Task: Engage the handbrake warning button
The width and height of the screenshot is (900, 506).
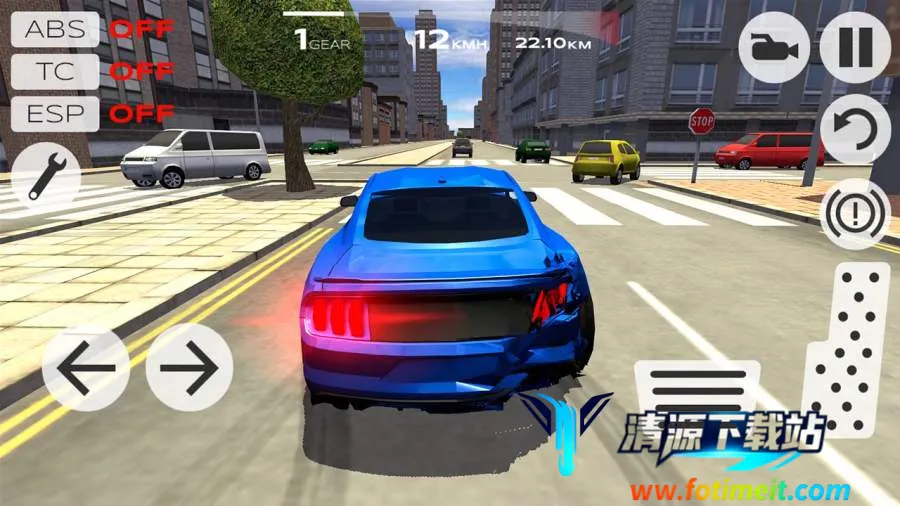Action: click(x=855, y=212)
